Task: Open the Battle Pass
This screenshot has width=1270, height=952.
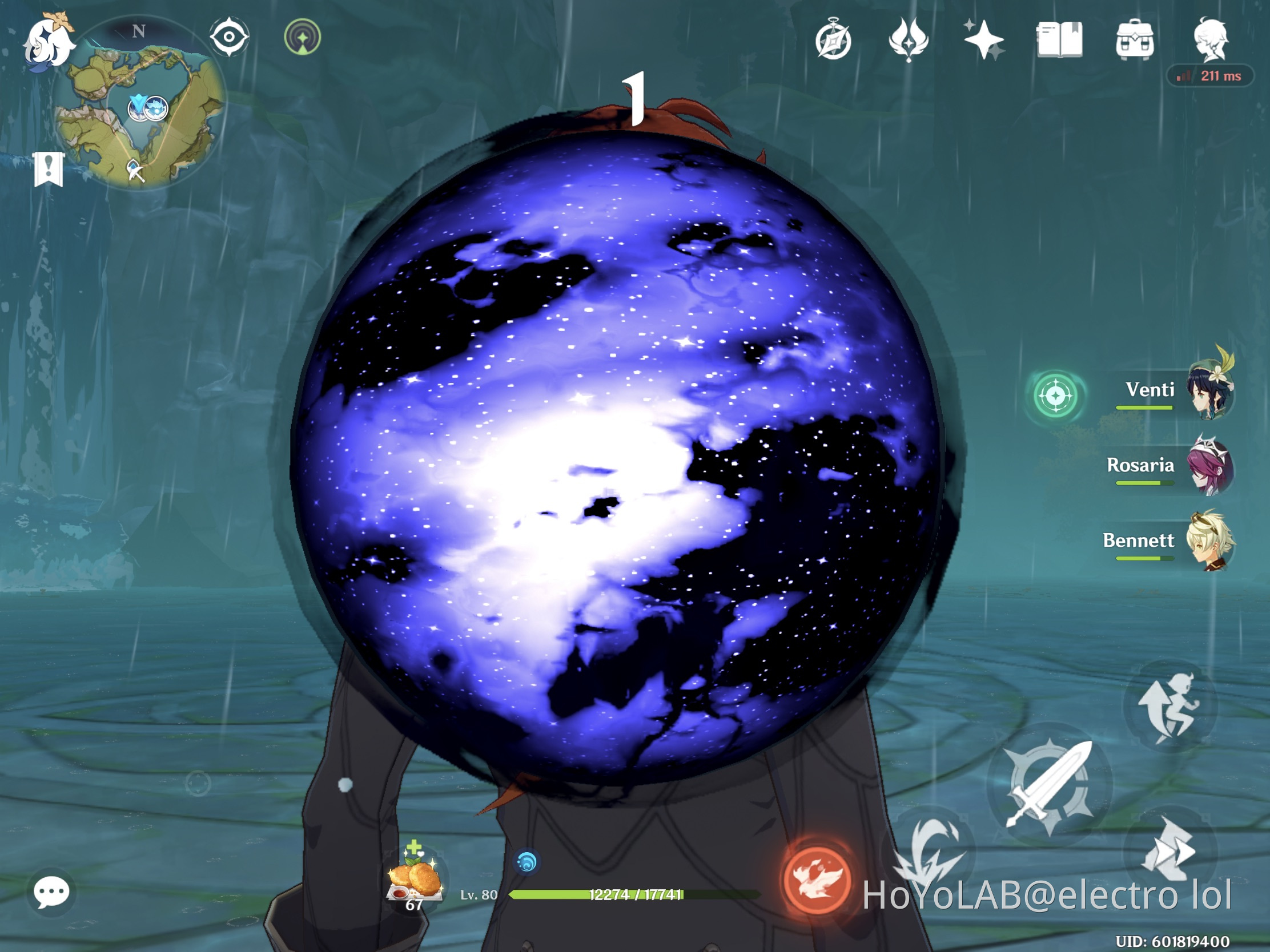Action: [x=835, y=38]
